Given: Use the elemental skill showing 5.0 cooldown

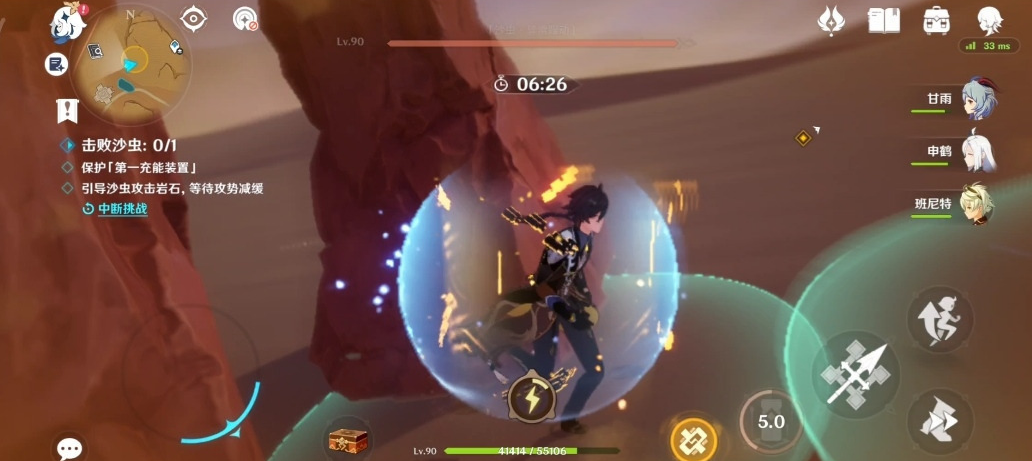Looking at the screenshot, I should (770, 422).
